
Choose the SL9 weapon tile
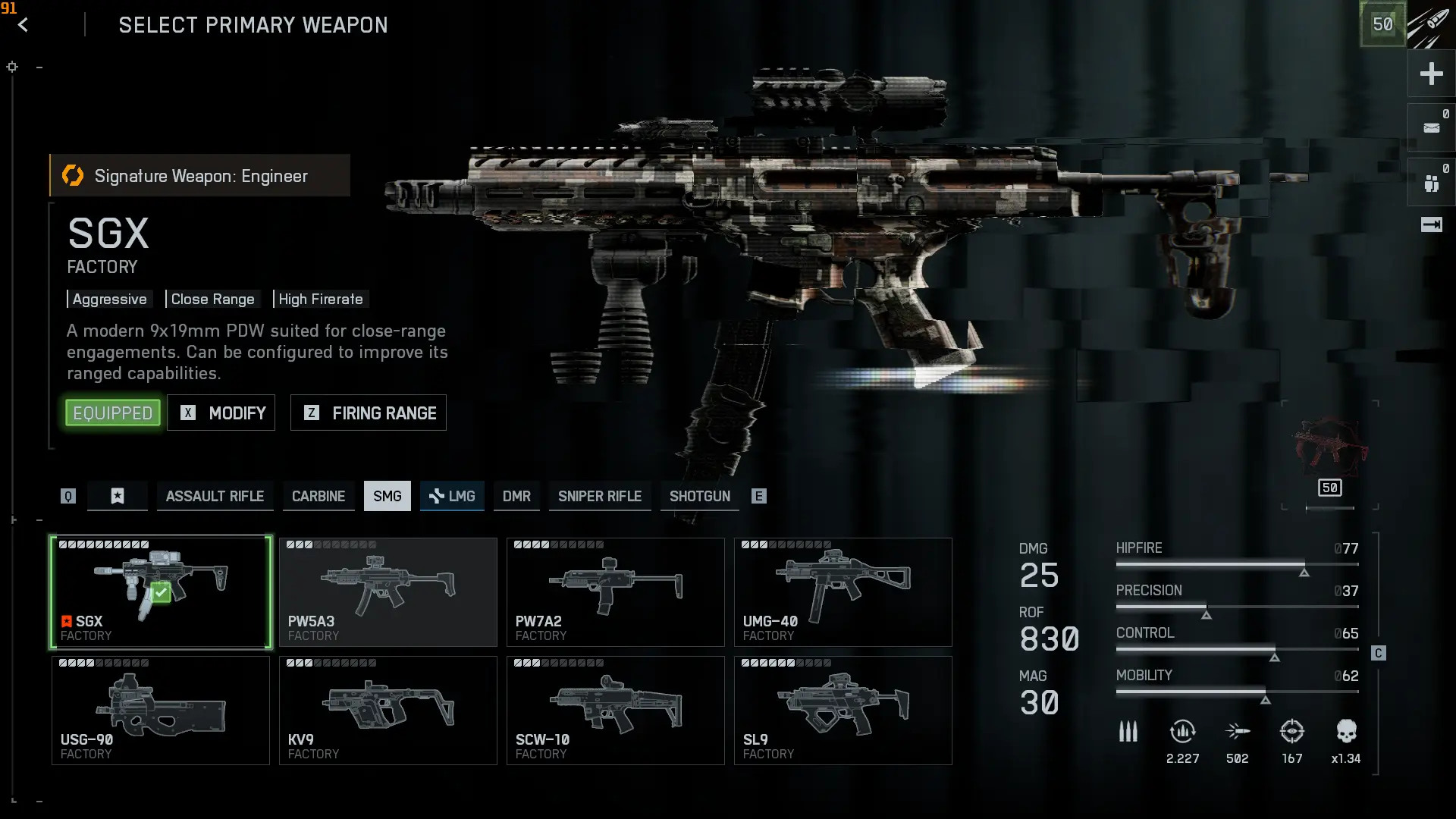coord(843,711)
